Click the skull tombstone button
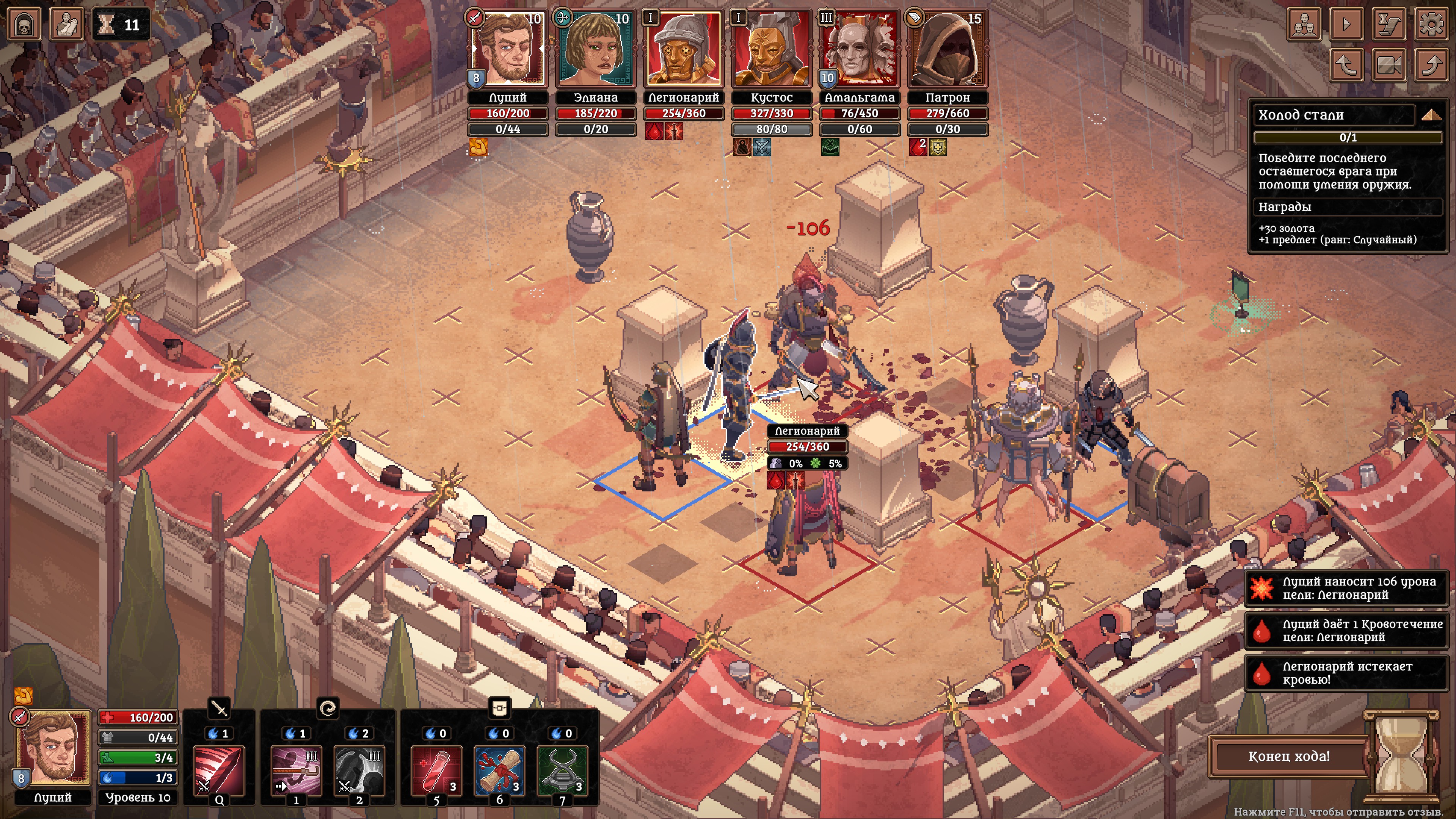This screenshot has width=1456, height=819. (x=24, y=24)
